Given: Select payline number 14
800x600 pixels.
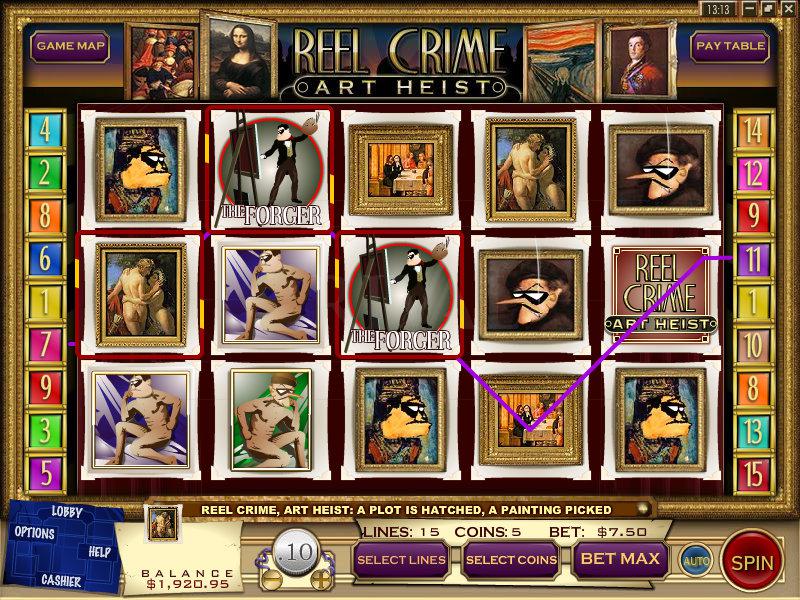Looking at the screenshot, I should click(751, 129).
